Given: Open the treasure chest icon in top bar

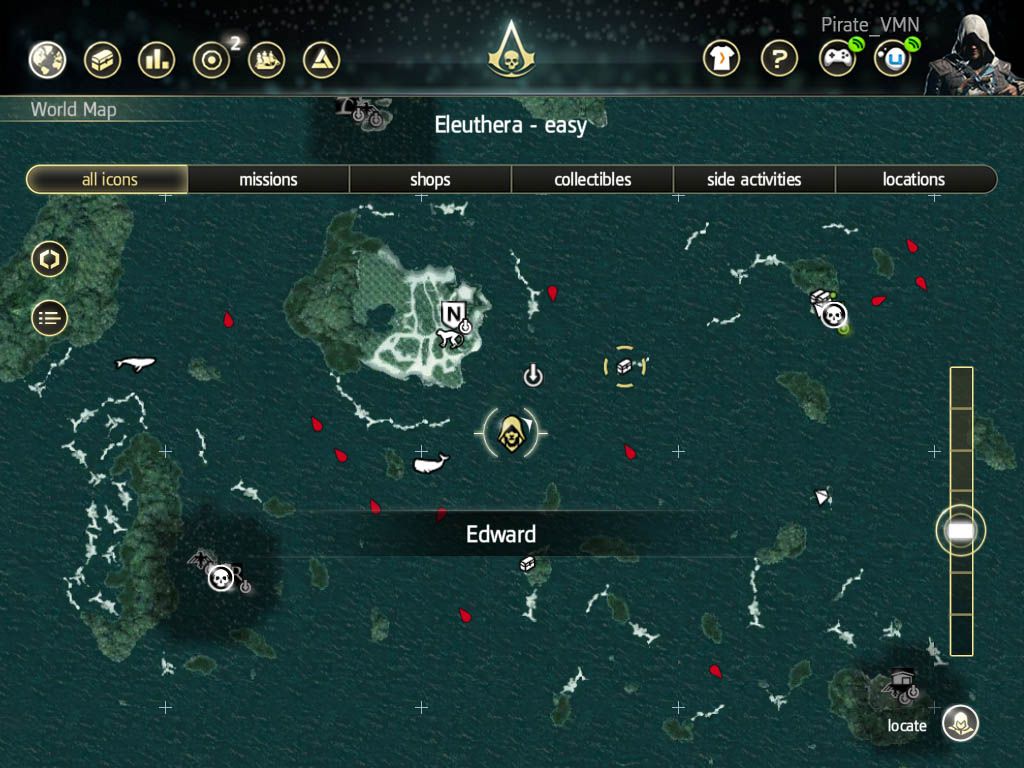Looking at the screenshot, I should point(101,60).
